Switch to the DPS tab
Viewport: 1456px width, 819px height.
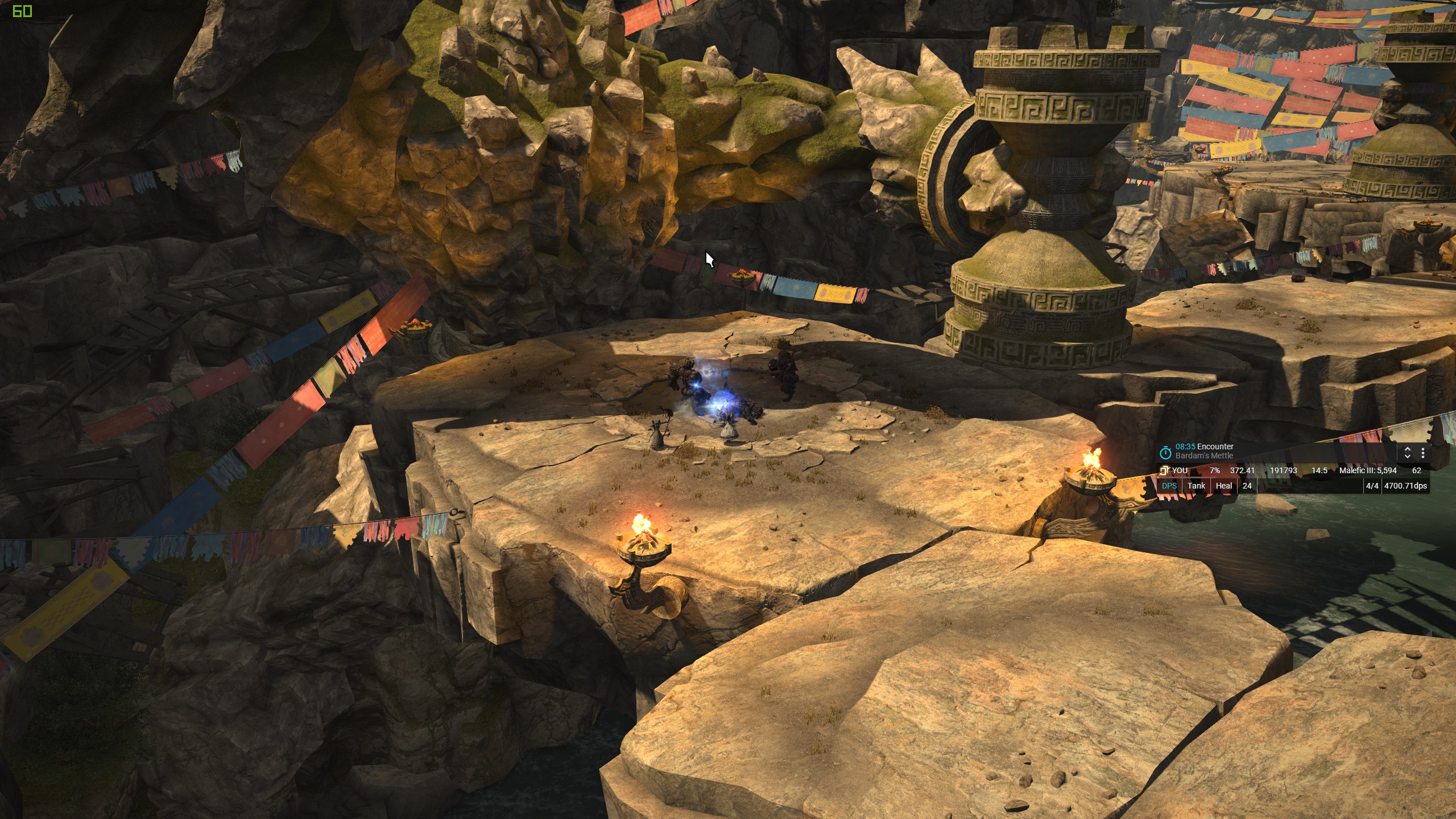(x=1169, y=486)
